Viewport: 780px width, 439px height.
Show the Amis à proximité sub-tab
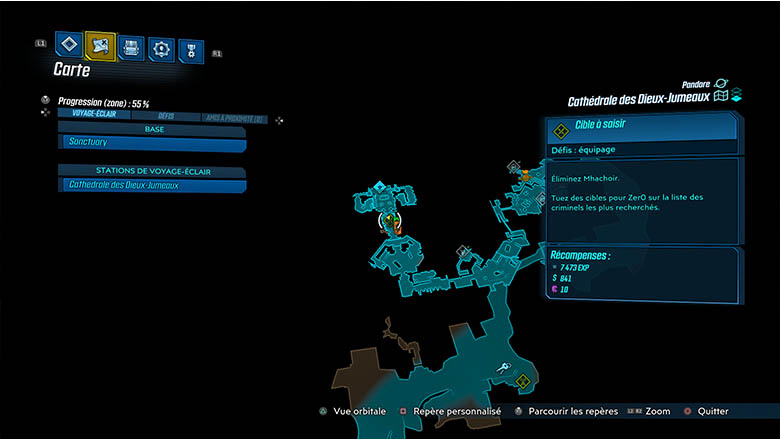pyautogui.click(x=233, y=117)
